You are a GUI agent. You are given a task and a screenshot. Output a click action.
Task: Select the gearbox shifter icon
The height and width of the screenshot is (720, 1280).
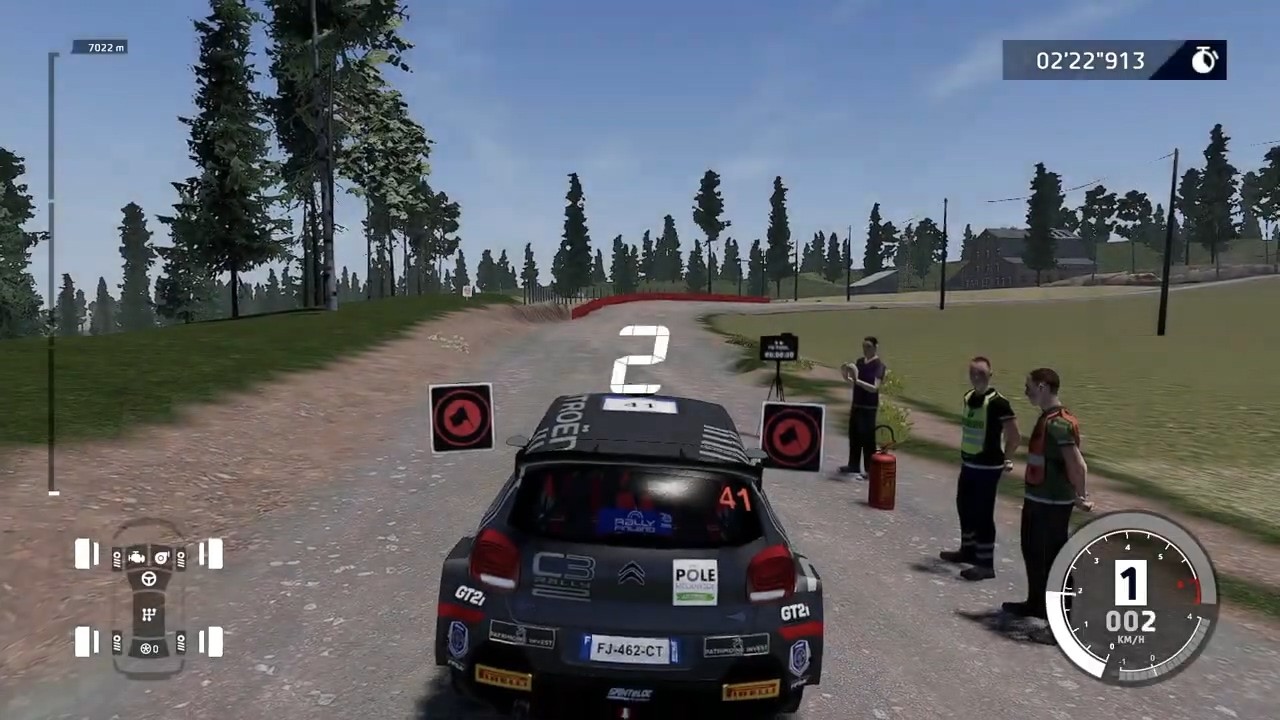click(149, 613)
